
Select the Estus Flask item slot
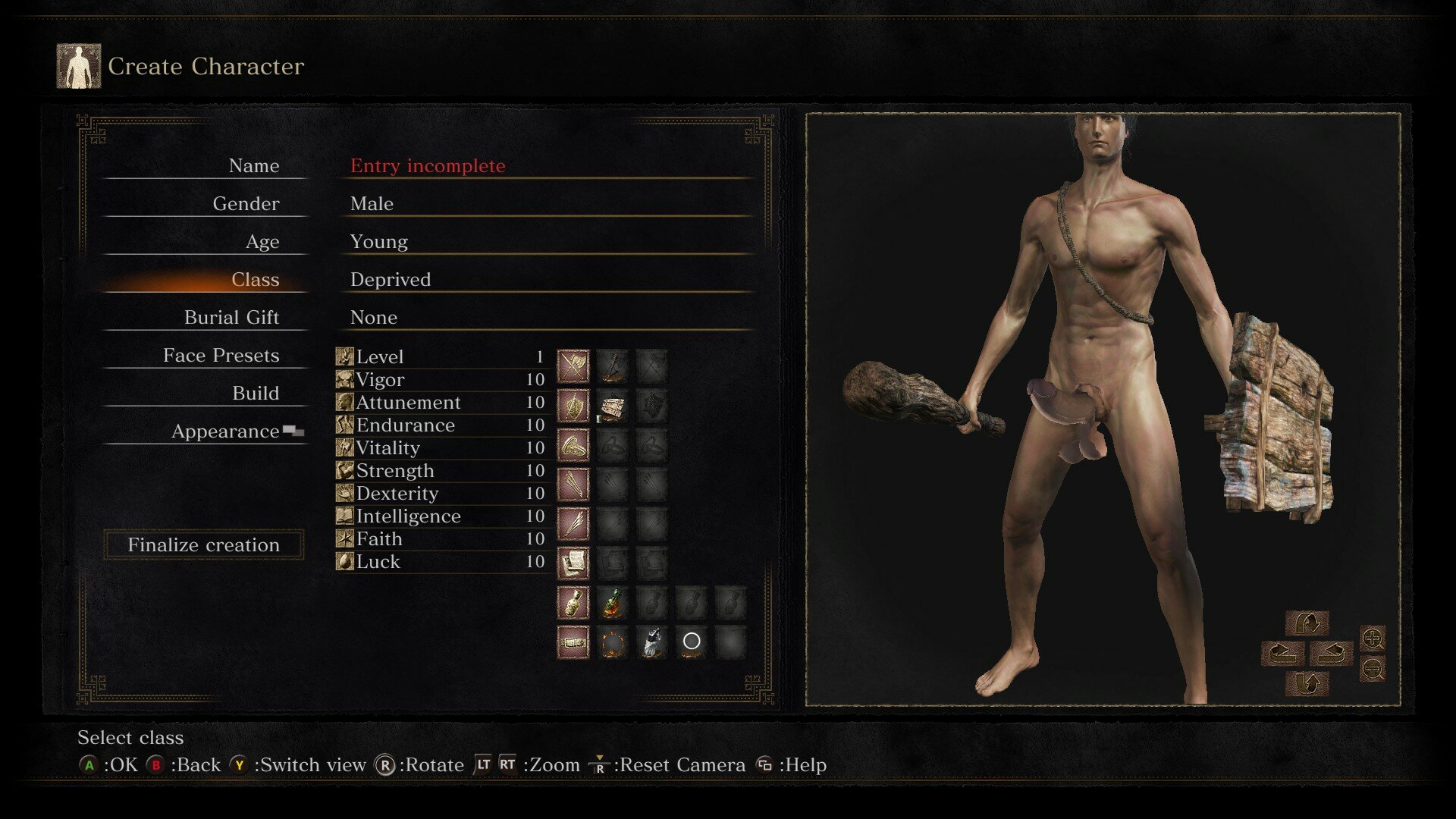(x=612, y=603)
